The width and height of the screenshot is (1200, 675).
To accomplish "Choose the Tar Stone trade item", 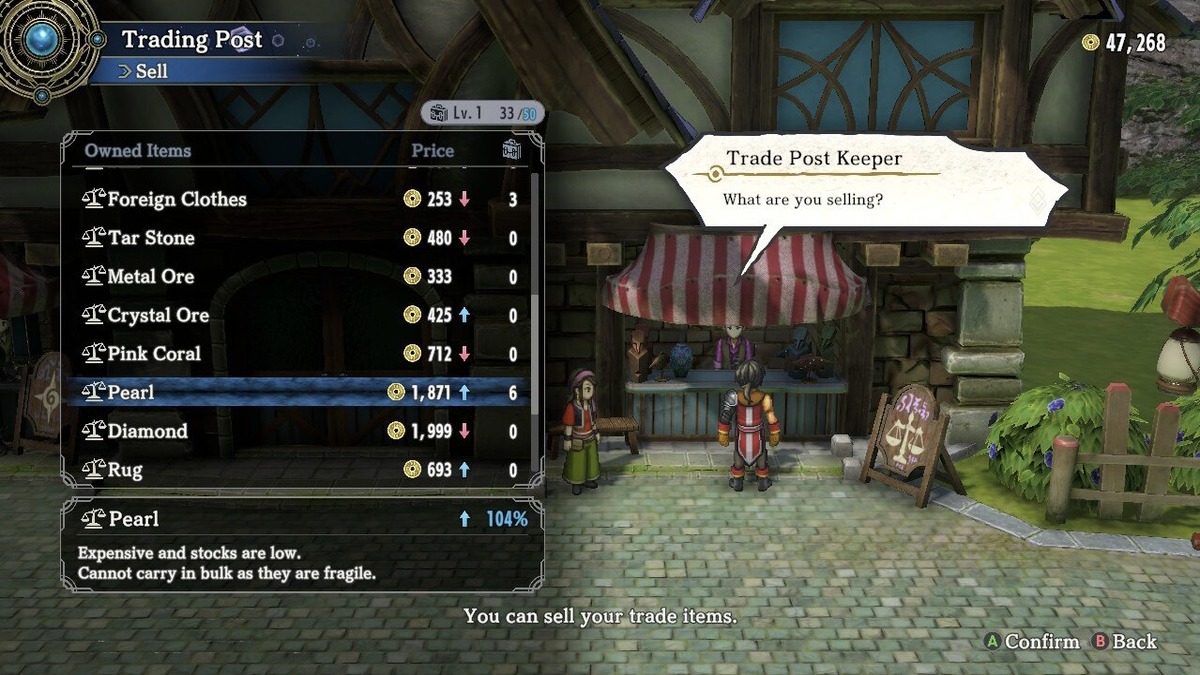I will [x=152, y=238].
